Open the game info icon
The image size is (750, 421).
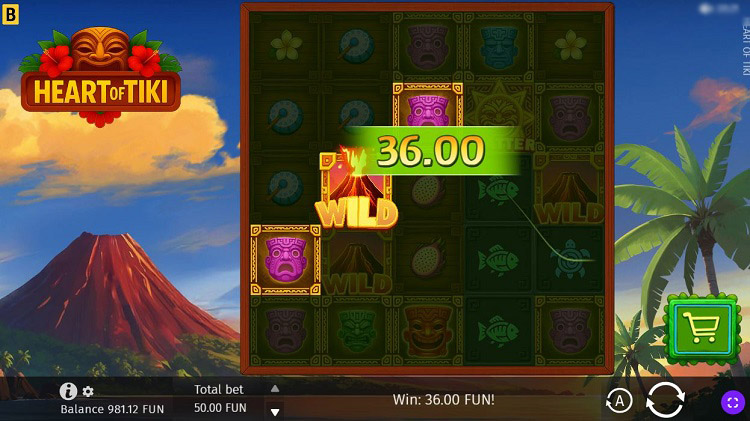click(68, 391)
